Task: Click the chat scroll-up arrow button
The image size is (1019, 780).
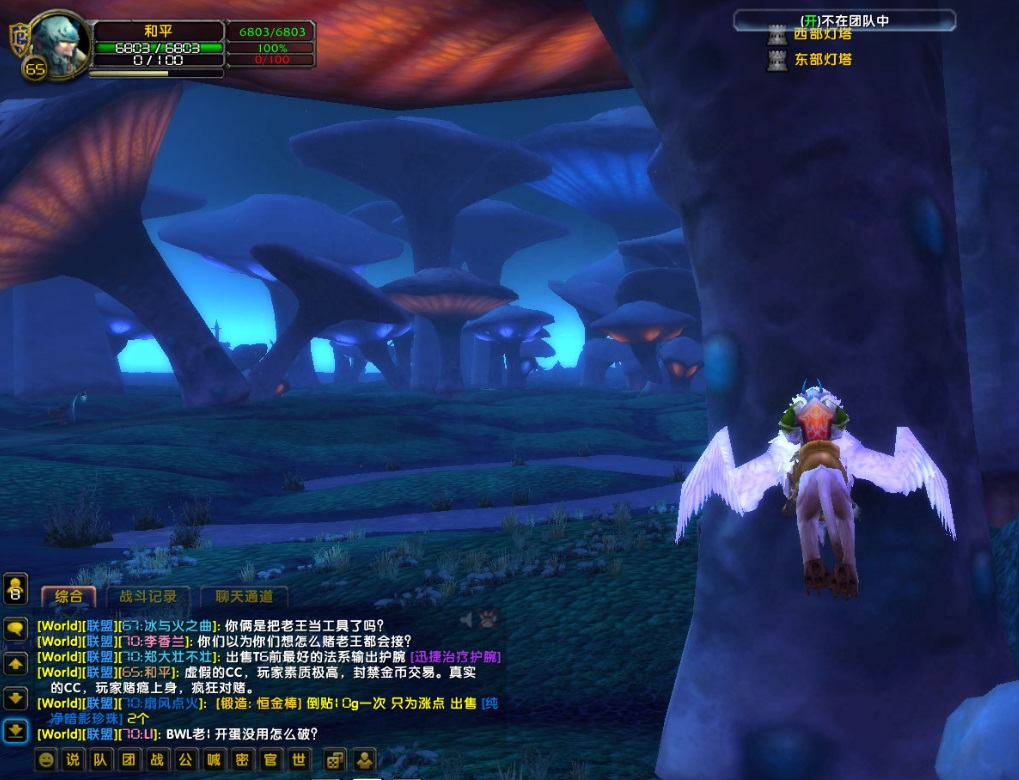Action: tap(15, 663)
